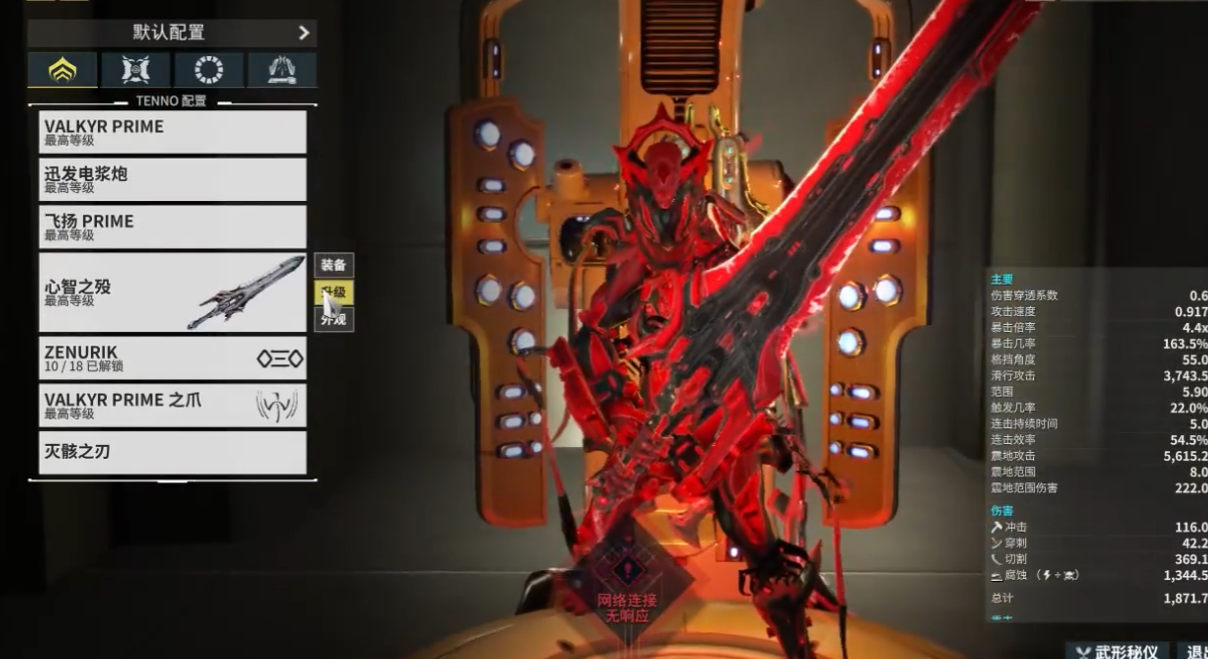Open the ZENURIK focus school slot
The width and height of the screenshot is (1208, 659).
click(172, 358)
